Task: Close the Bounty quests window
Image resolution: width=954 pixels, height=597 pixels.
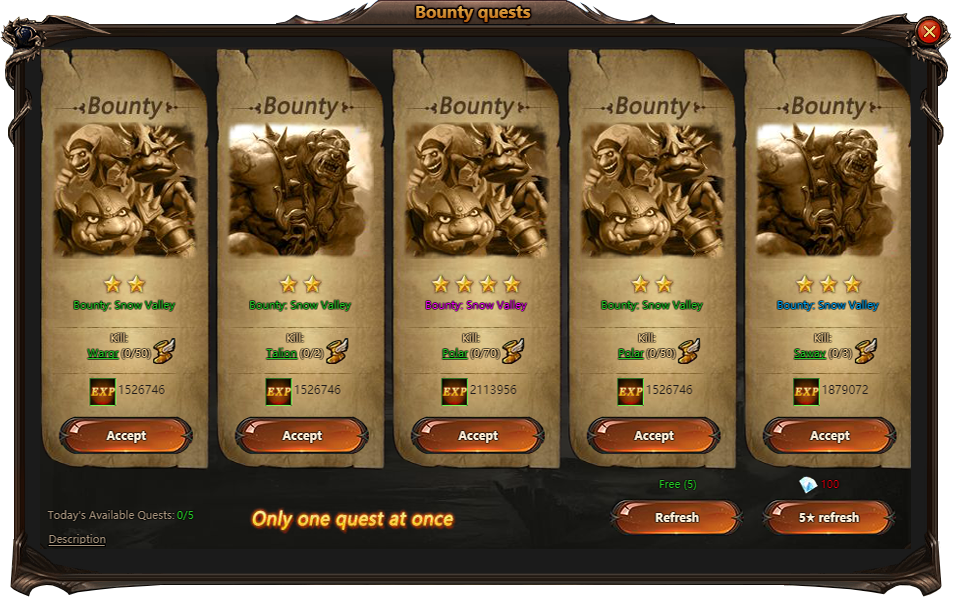Action: pyautogui.click(x=929, y=32)
